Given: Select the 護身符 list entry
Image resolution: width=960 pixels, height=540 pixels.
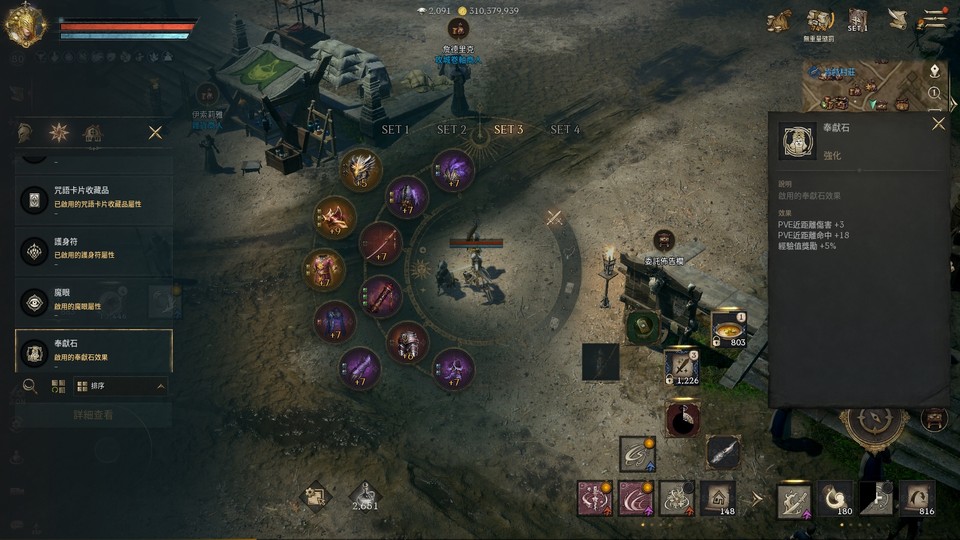Looking at the screenshot, I should coord(94,249).
